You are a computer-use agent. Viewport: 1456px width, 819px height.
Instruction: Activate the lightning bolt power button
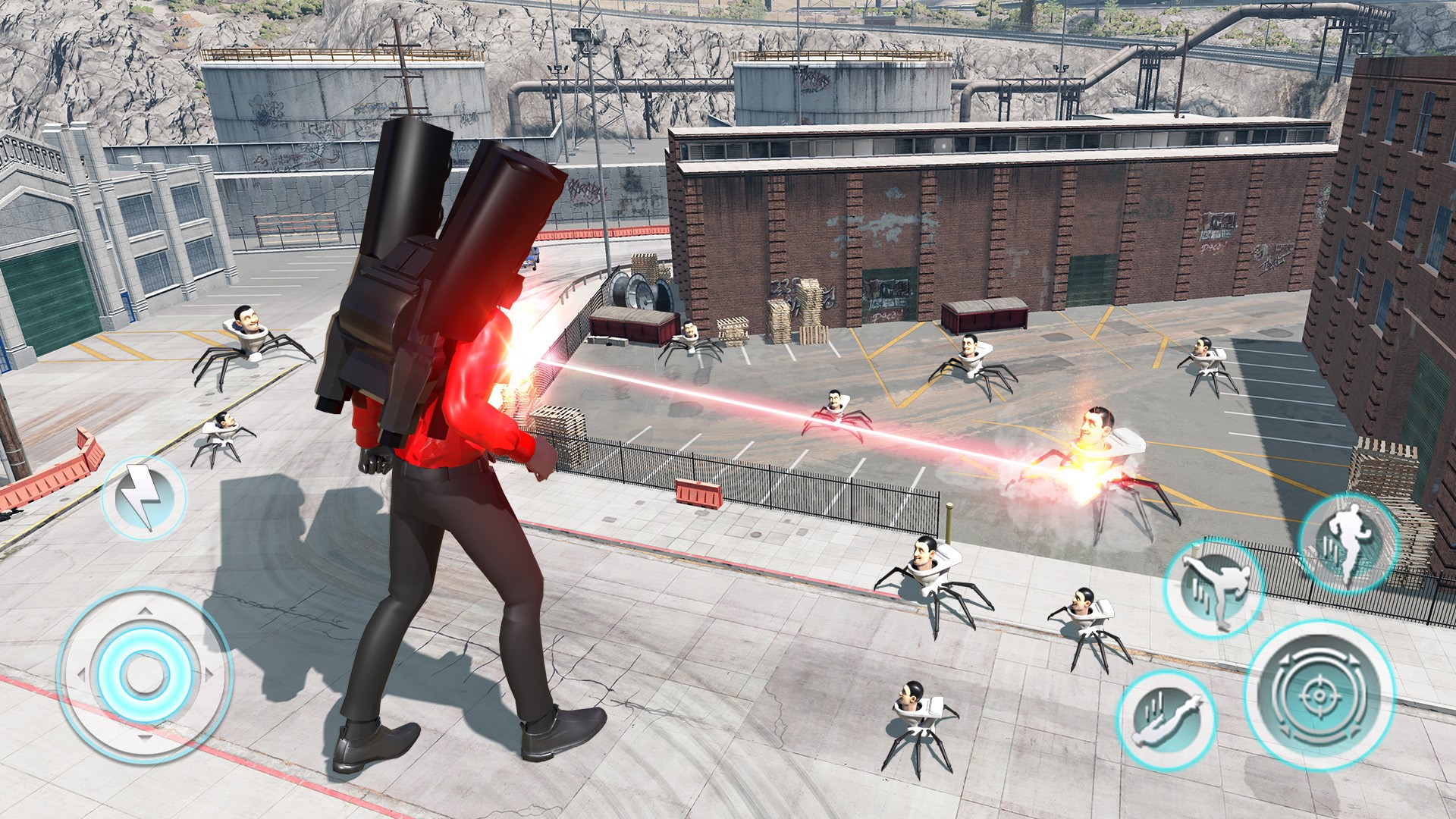143,497
